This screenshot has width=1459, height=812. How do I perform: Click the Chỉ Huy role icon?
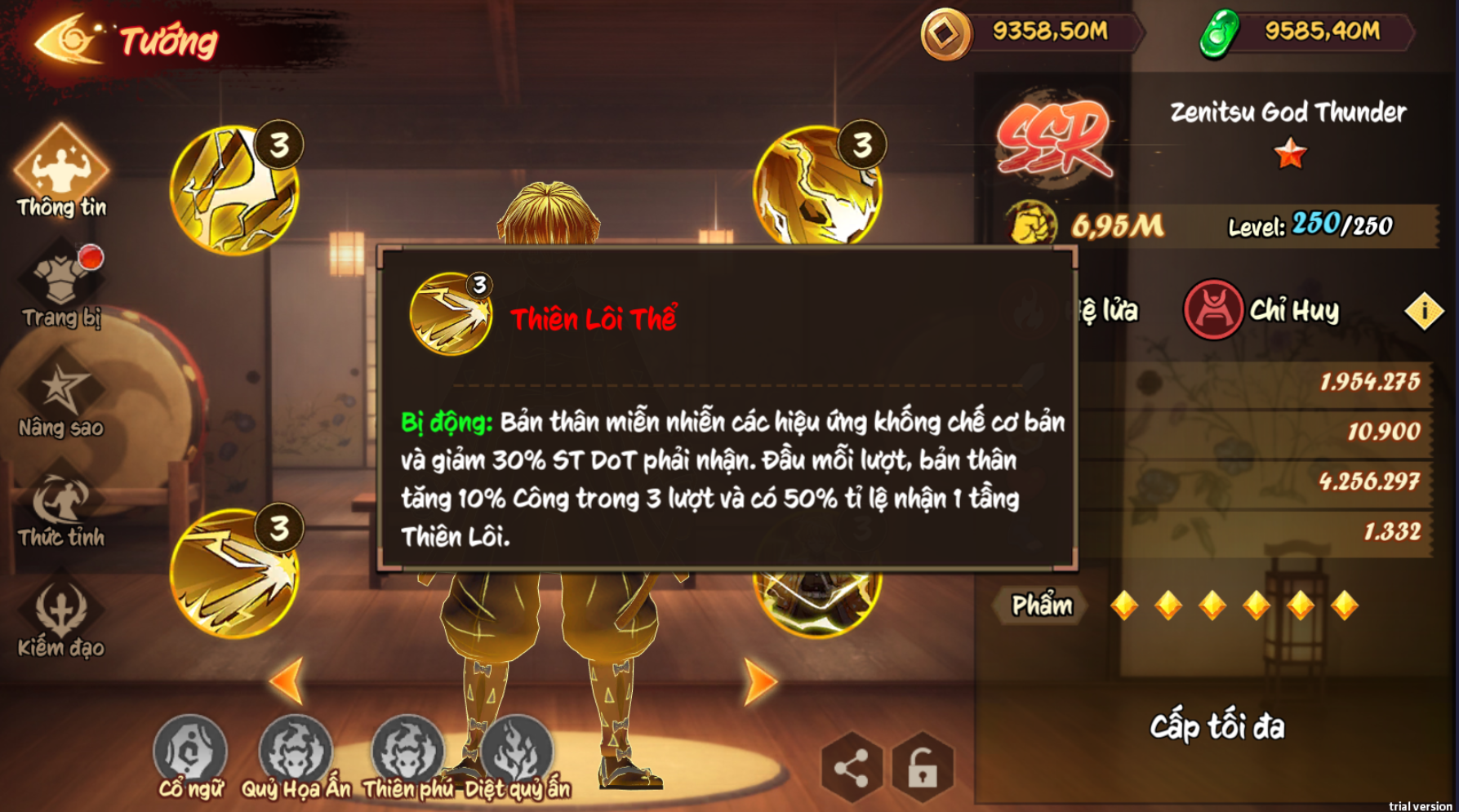point(1213,310)
